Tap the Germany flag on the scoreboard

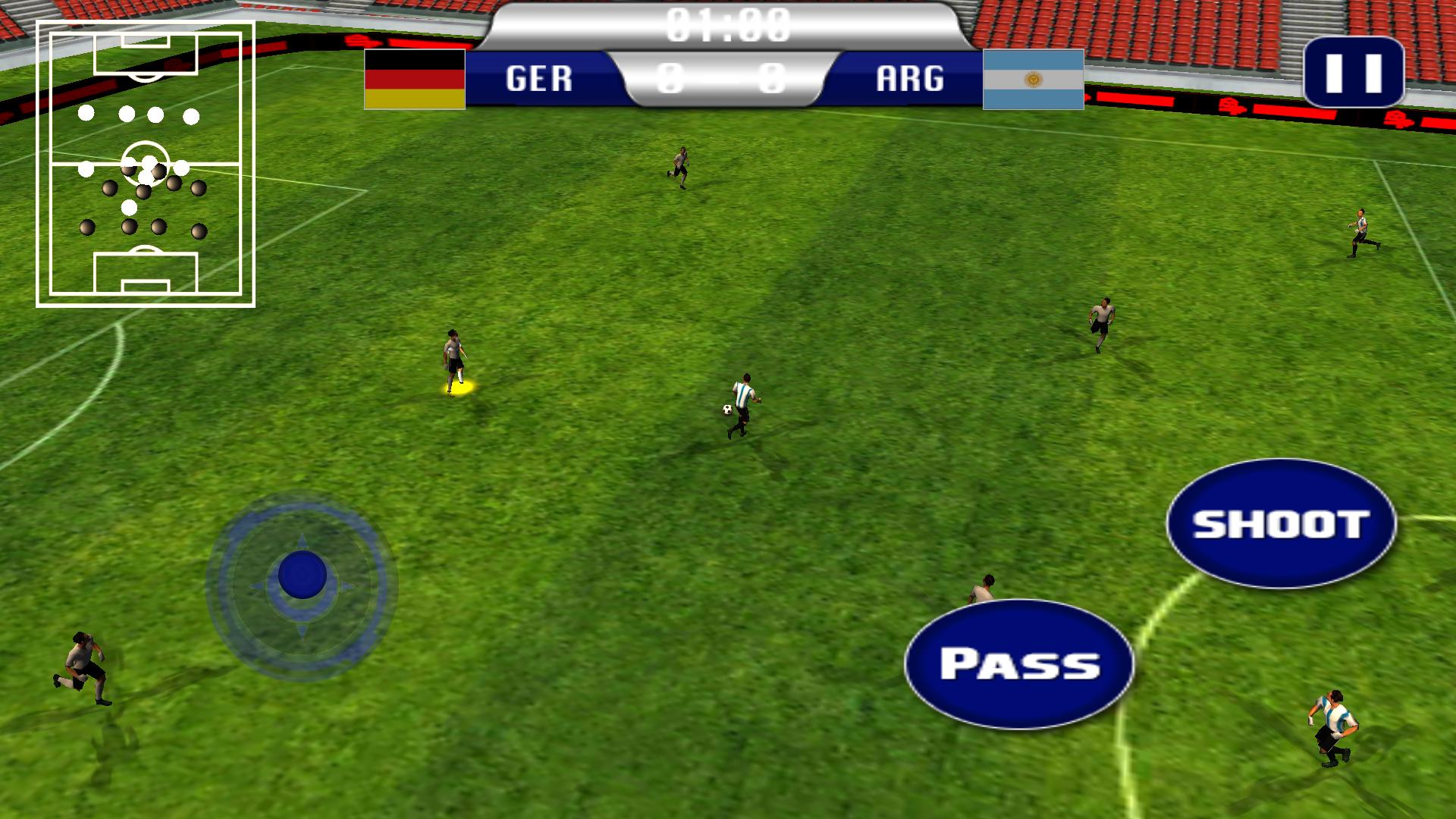[413, 80]
